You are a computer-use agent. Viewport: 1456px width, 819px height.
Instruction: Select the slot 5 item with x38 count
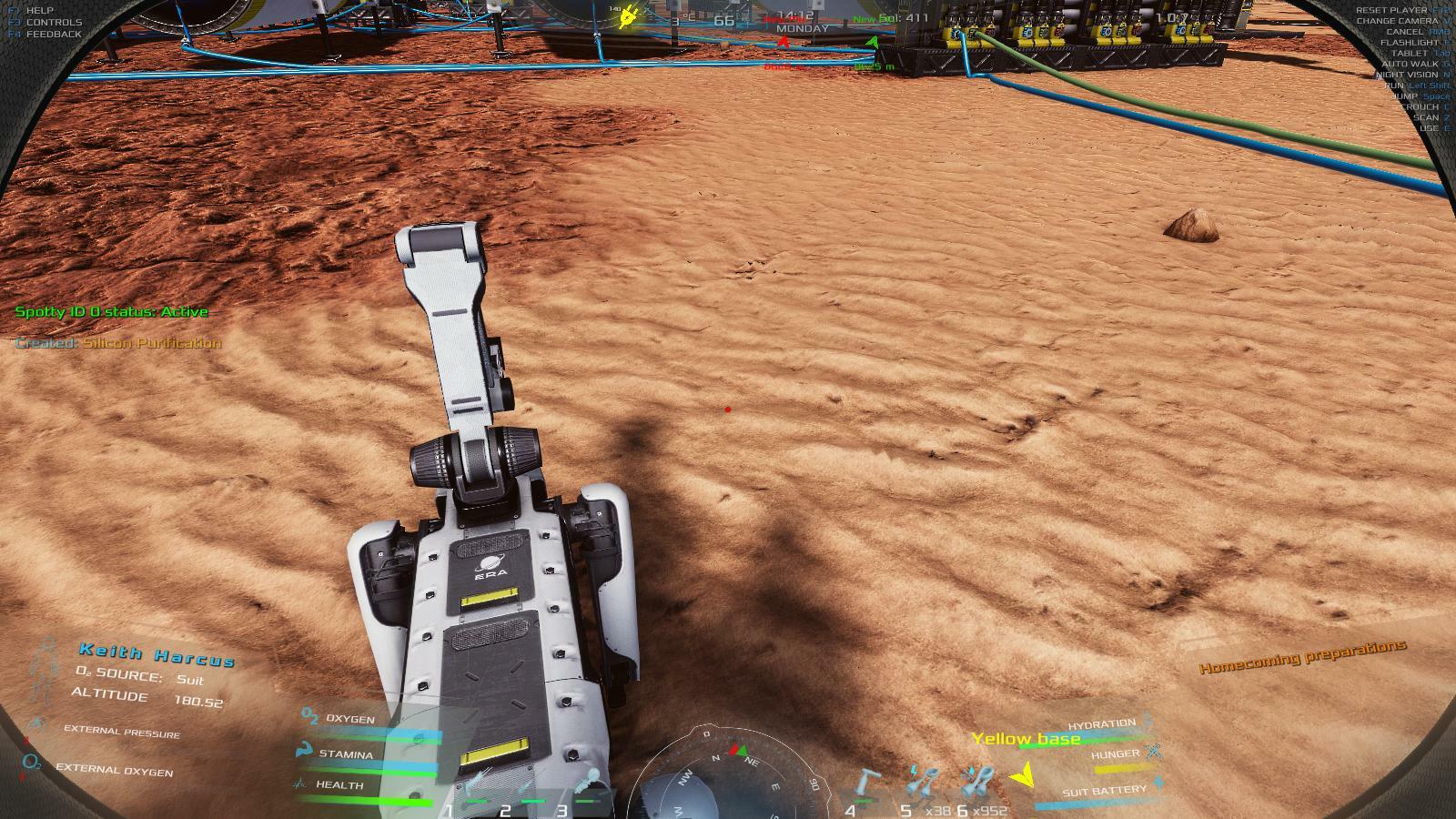click(x=925, y=781)
